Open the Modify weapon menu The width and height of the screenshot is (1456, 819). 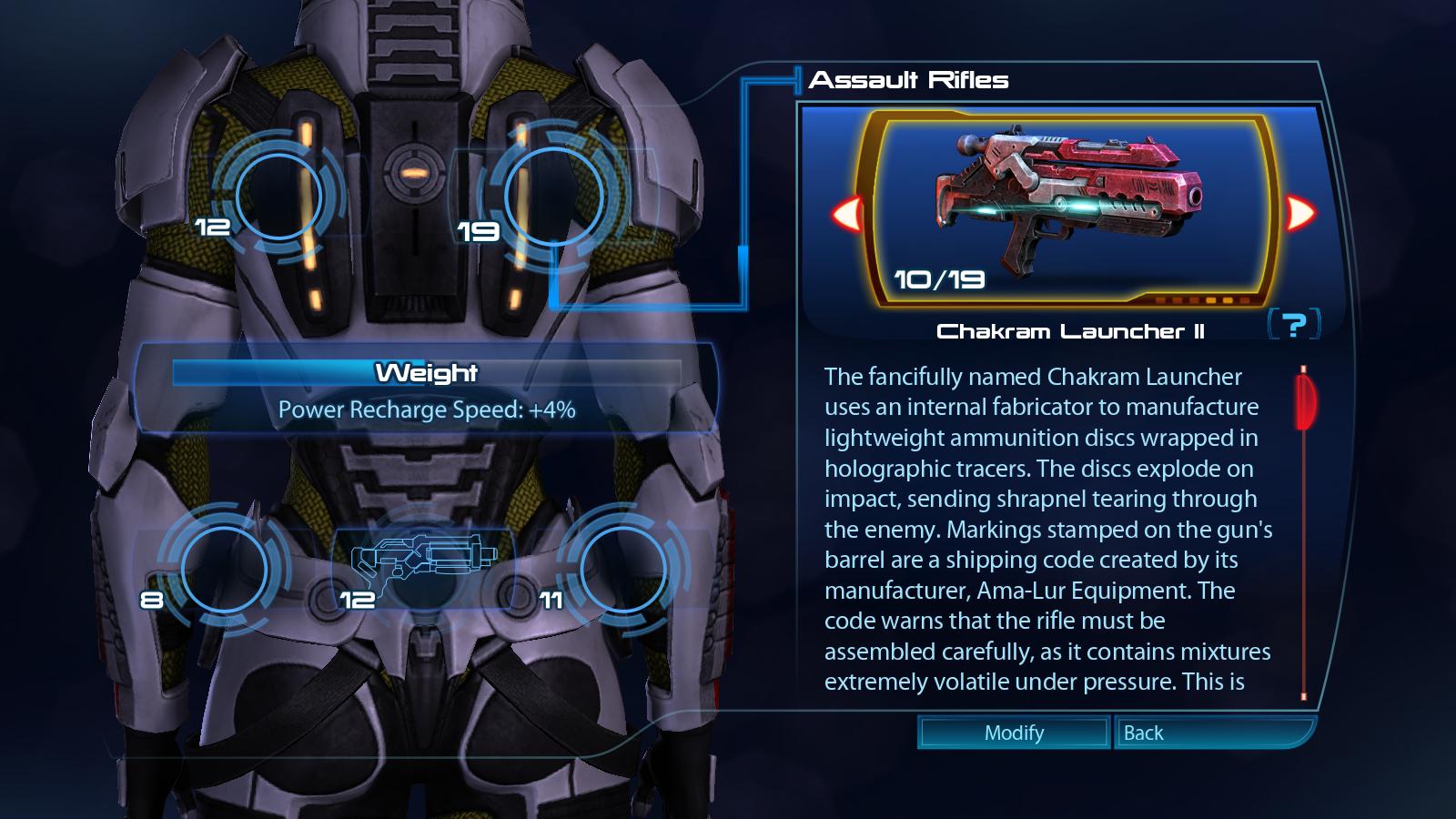pyautogui.click(x=1014, y=733)
